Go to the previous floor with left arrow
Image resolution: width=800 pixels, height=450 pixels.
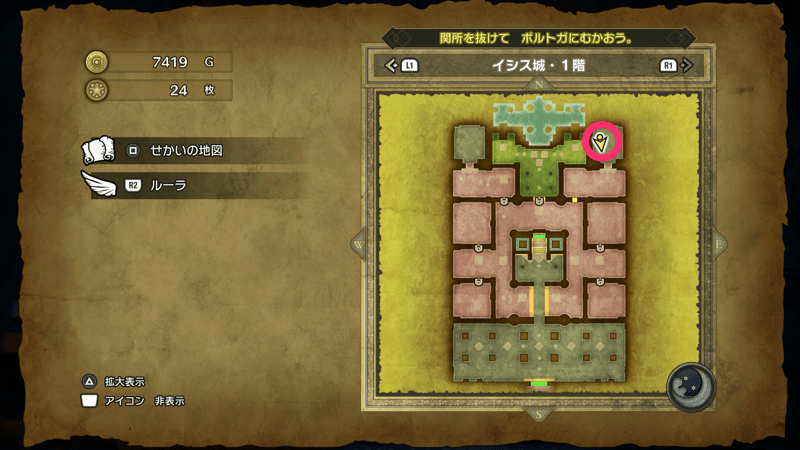point(392,66)
